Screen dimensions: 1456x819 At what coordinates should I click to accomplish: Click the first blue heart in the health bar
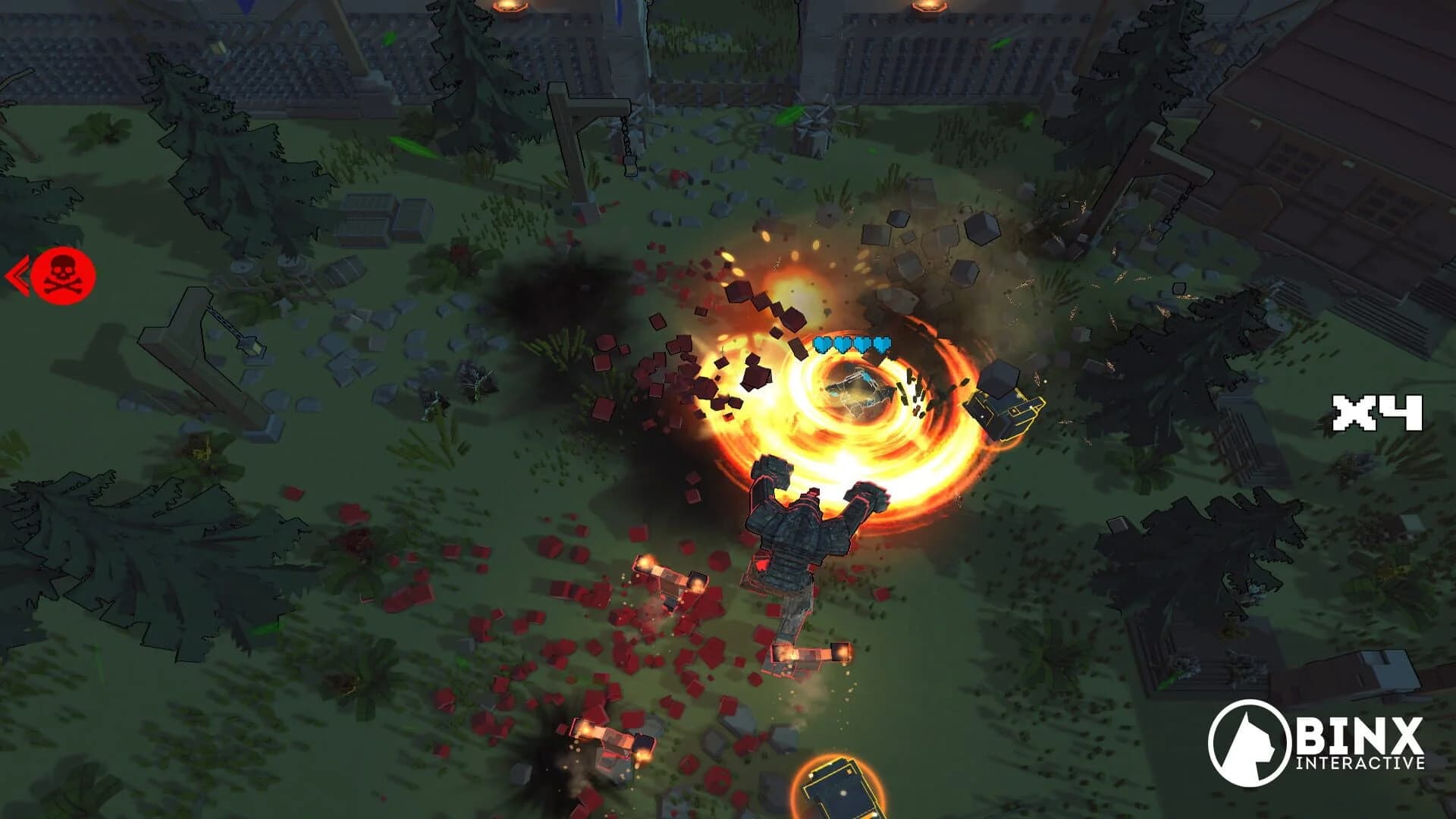(x=824, y=345)
